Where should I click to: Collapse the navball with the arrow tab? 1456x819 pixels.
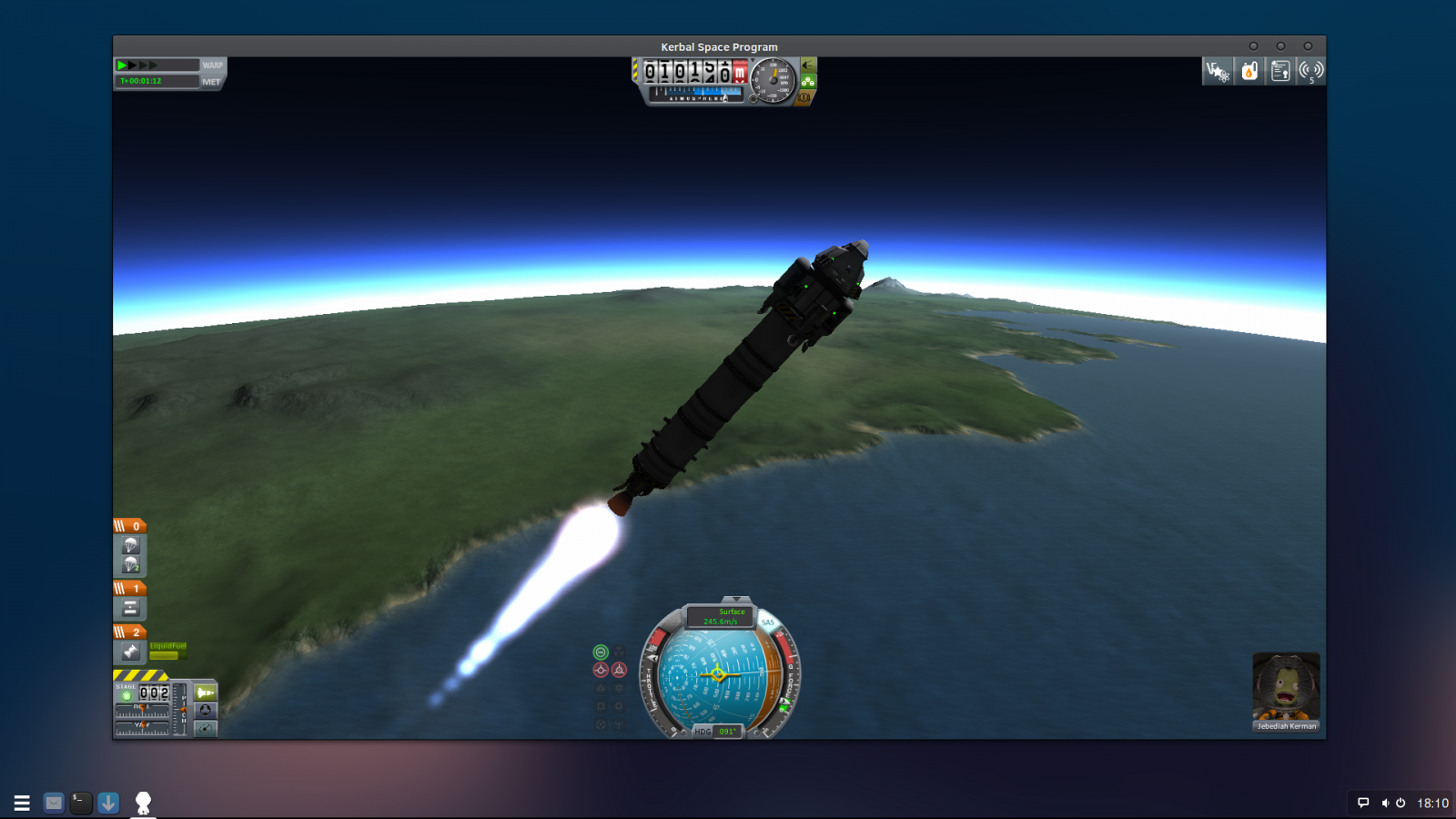pyautogui.click(x=736, y=600)
